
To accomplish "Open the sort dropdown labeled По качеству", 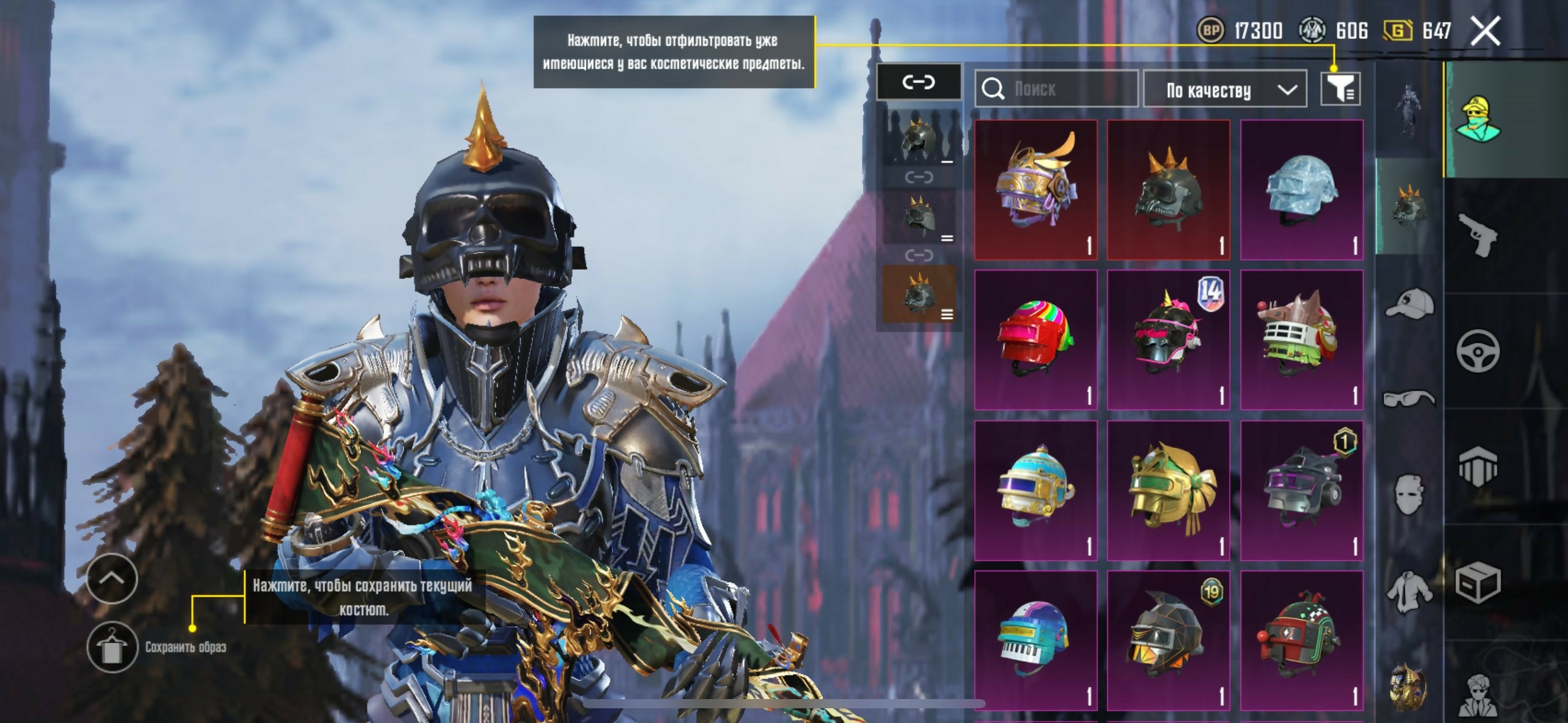I will (1224, 90).
